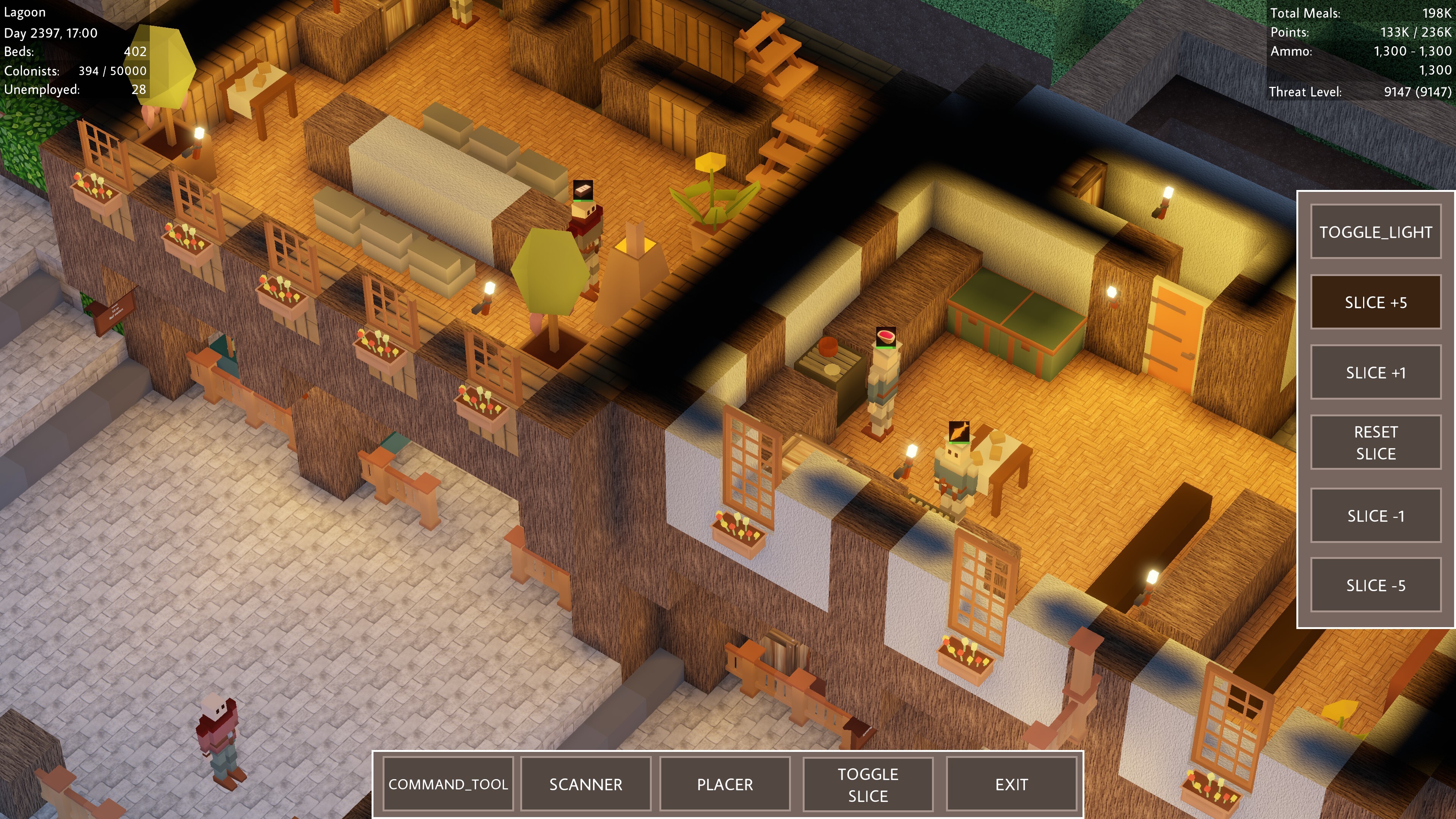The height and width of the screenshot is (819, 1456).
Task: Toggle lighting with TOGGLE_LIGHT
Action: [x=1376, y=232]
